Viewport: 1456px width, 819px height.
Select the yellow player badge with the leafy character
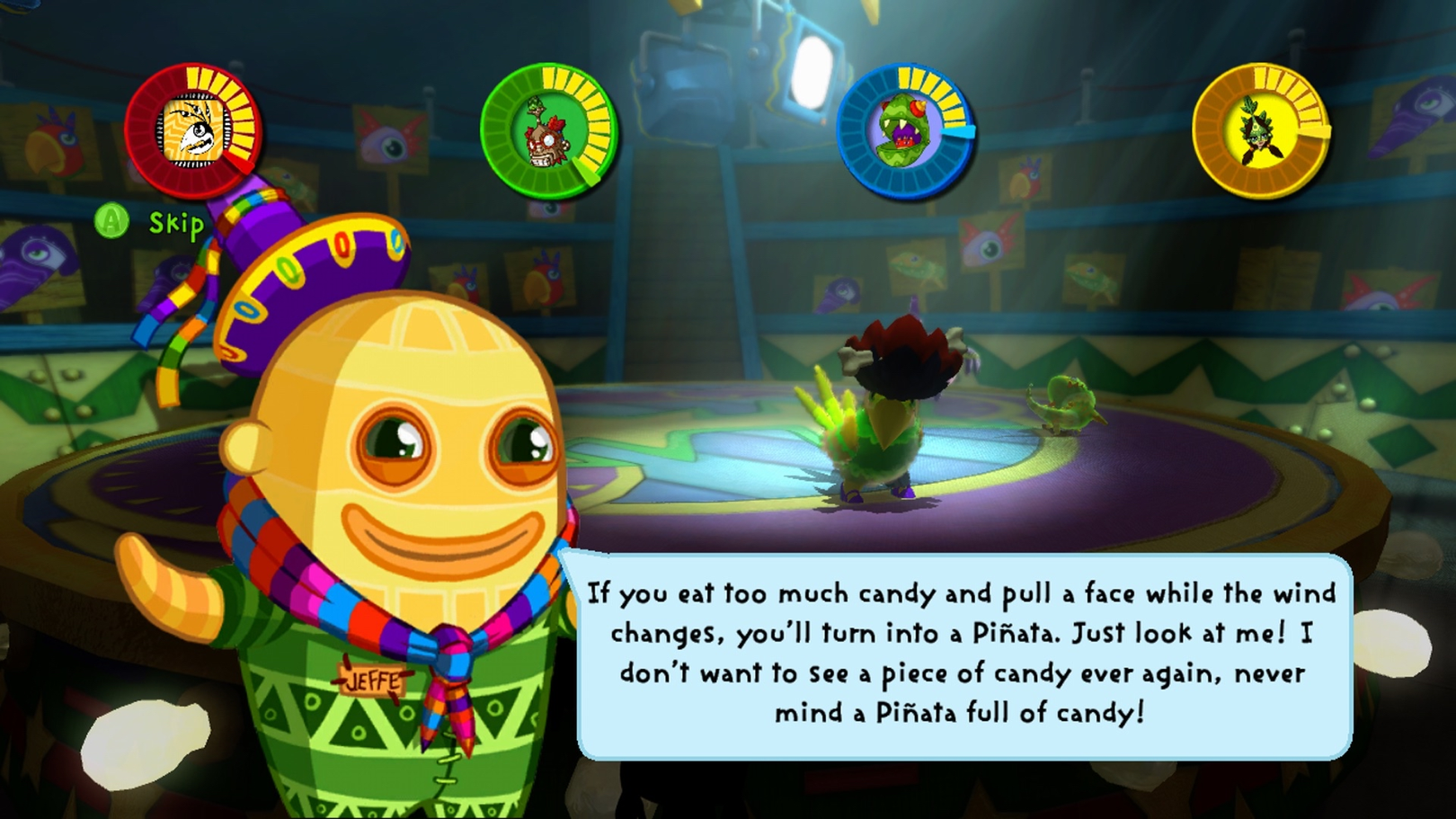tap(1259, 131)
